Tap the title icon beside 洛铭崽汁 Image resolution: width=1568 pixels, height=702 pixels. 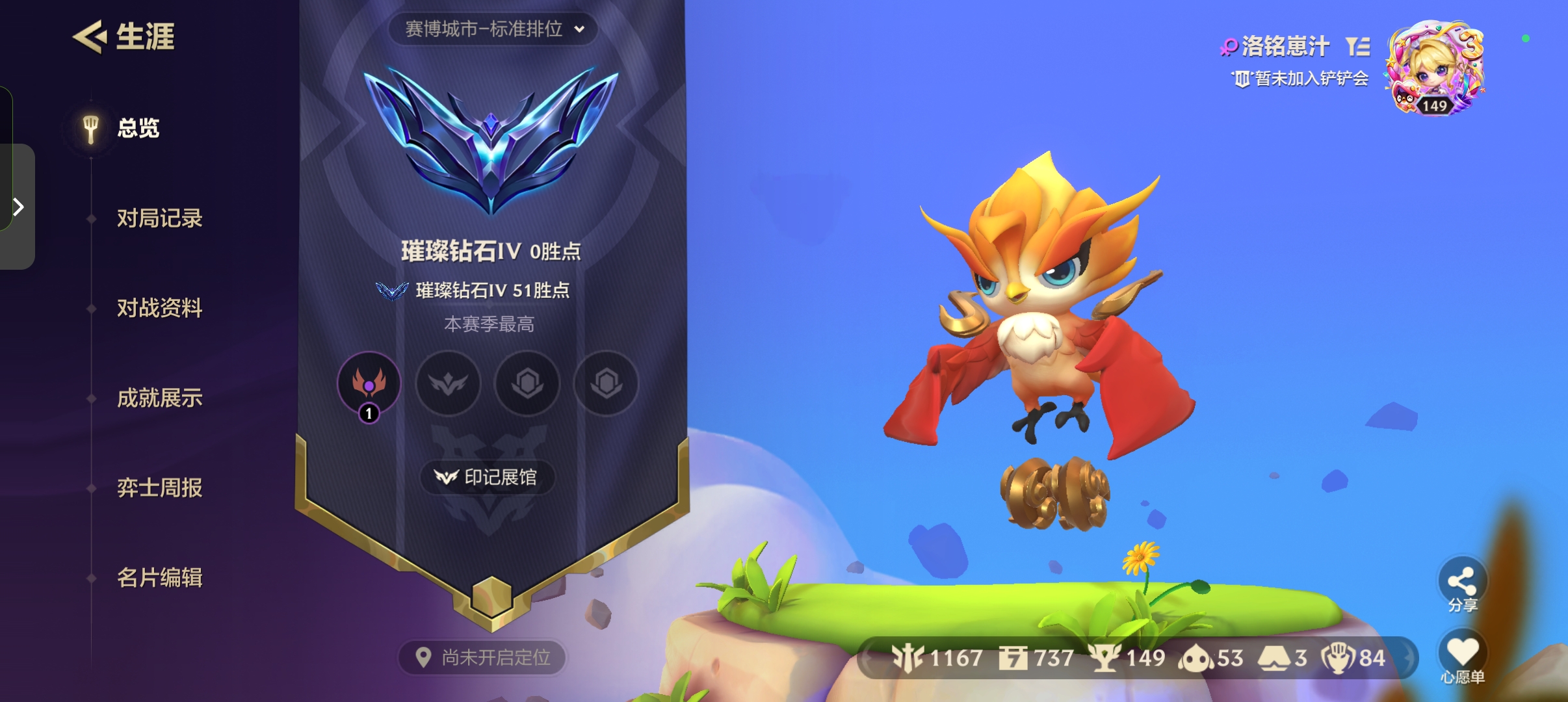pos(1358,46)
